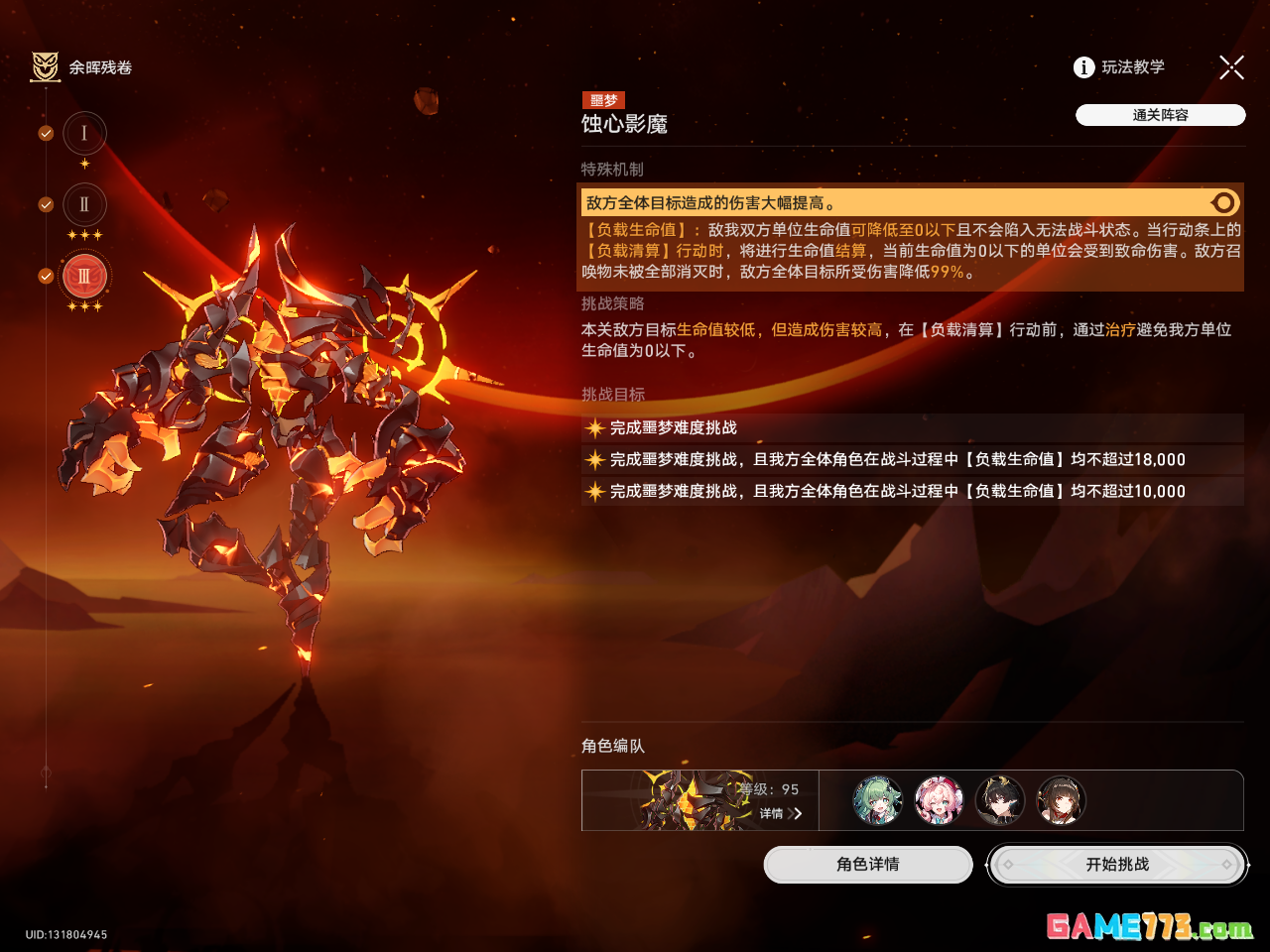Screen dimensions: 1270x952
Task: View 通关阵容 clear lineups
Action: [x=1160, y=115]
